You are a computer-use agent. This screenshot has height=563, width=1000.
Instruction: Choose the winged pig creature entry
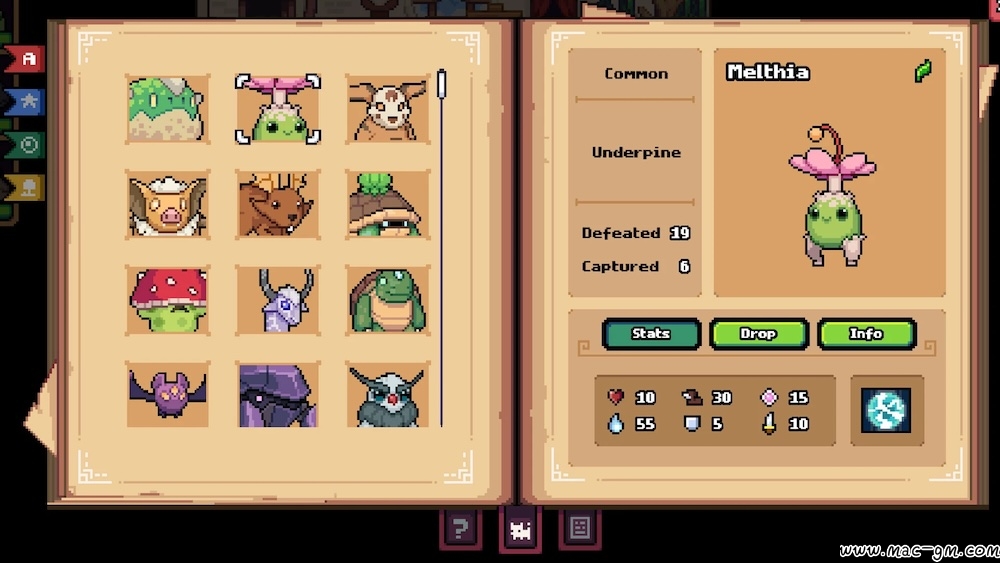tap(168, 204)
